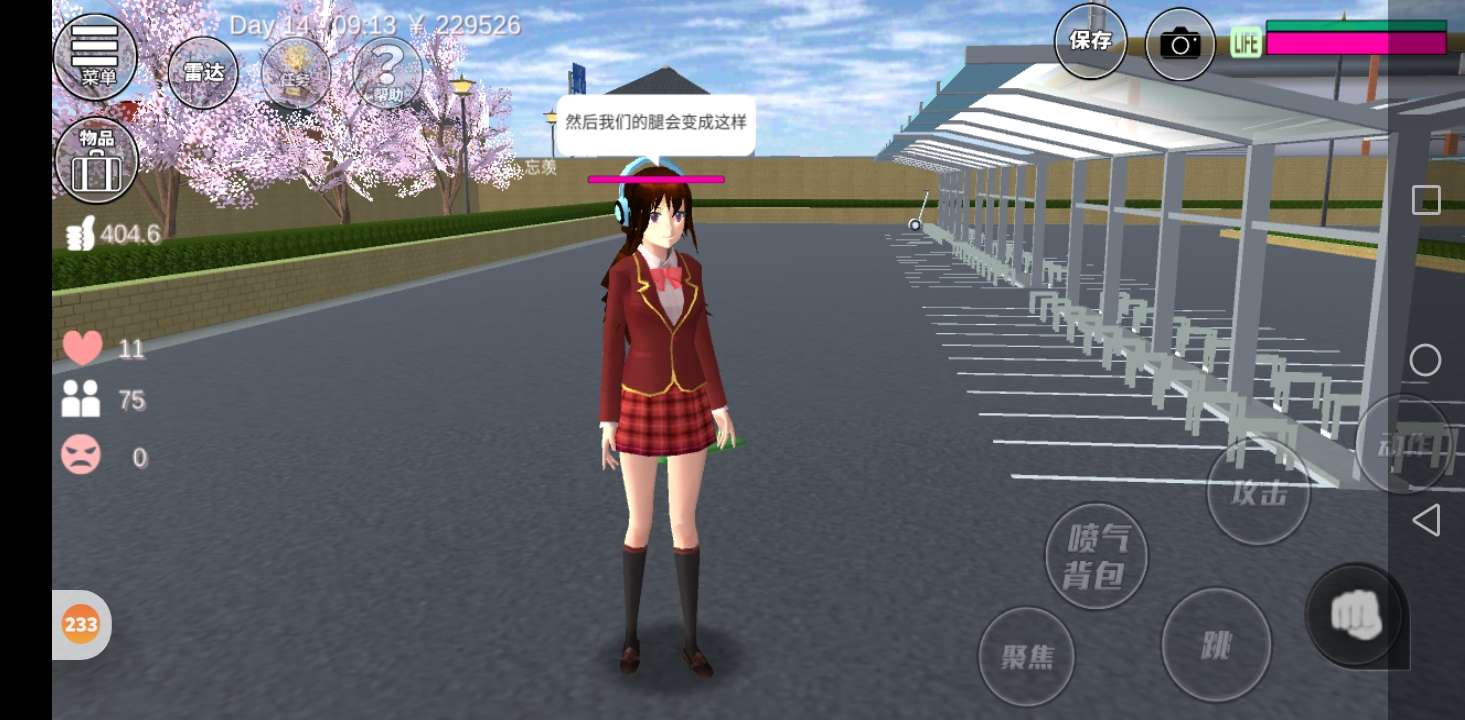
Task: Tap the fist punch button
Action: pos(1355,615)
